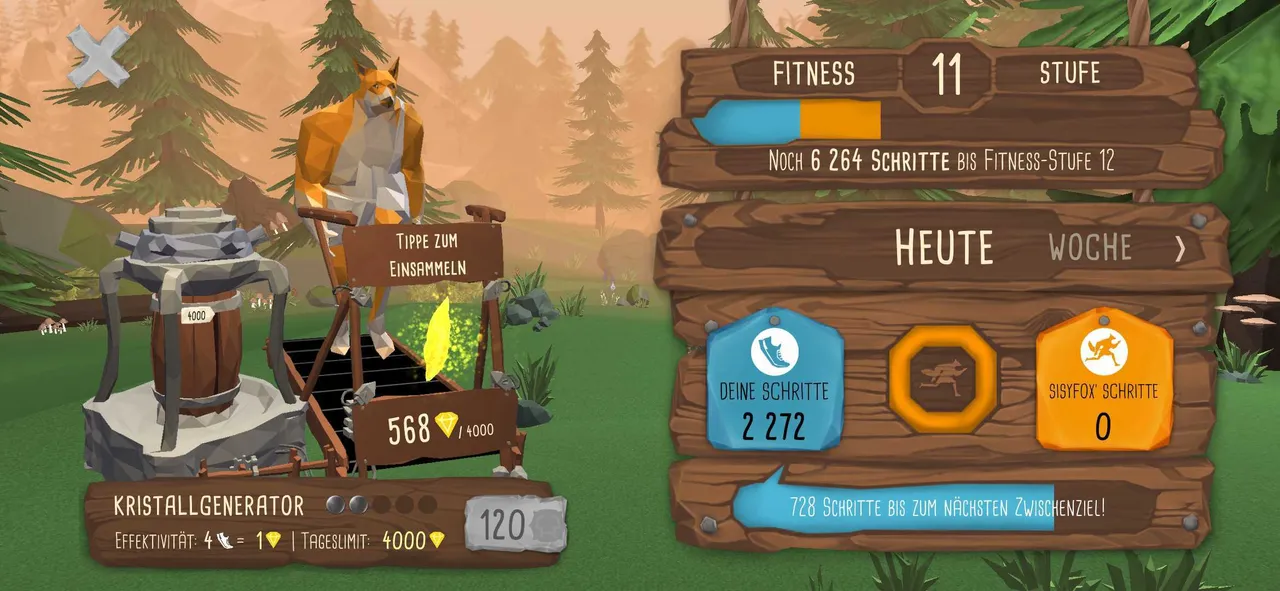Close the fitness screen with the X
Image resolution: width=1280 pixels, height=591 pixels.
click(98, 54)
